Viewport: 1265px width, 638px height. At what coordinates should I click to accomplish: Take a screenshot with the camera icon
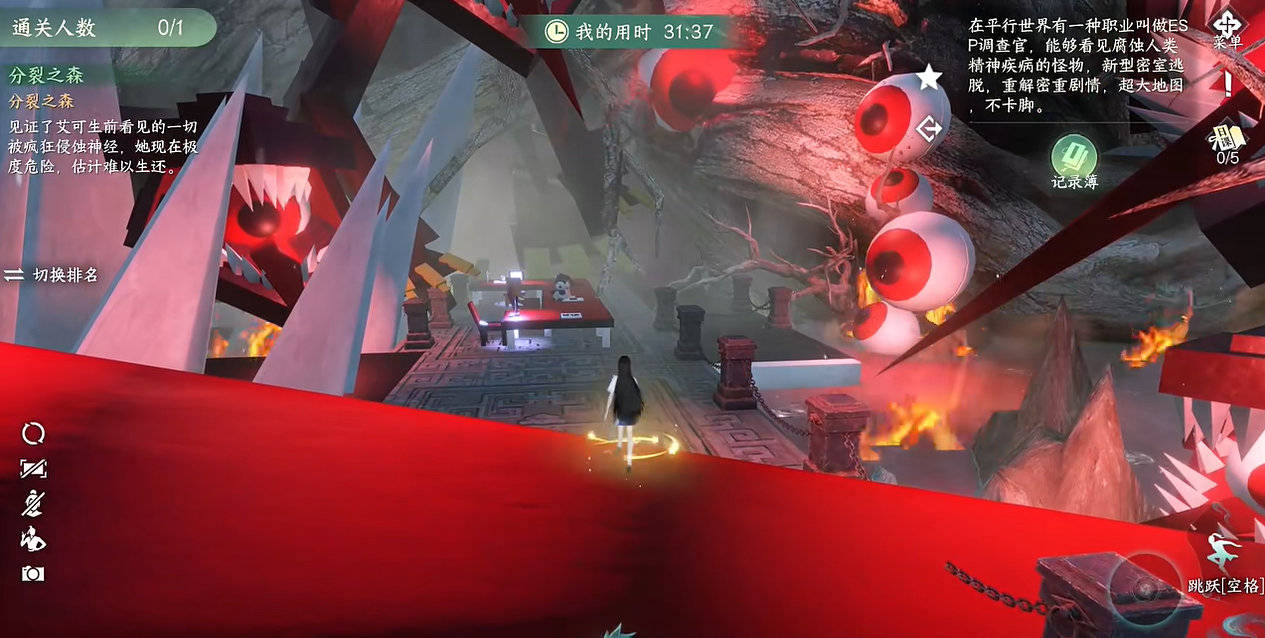(33, 574)
